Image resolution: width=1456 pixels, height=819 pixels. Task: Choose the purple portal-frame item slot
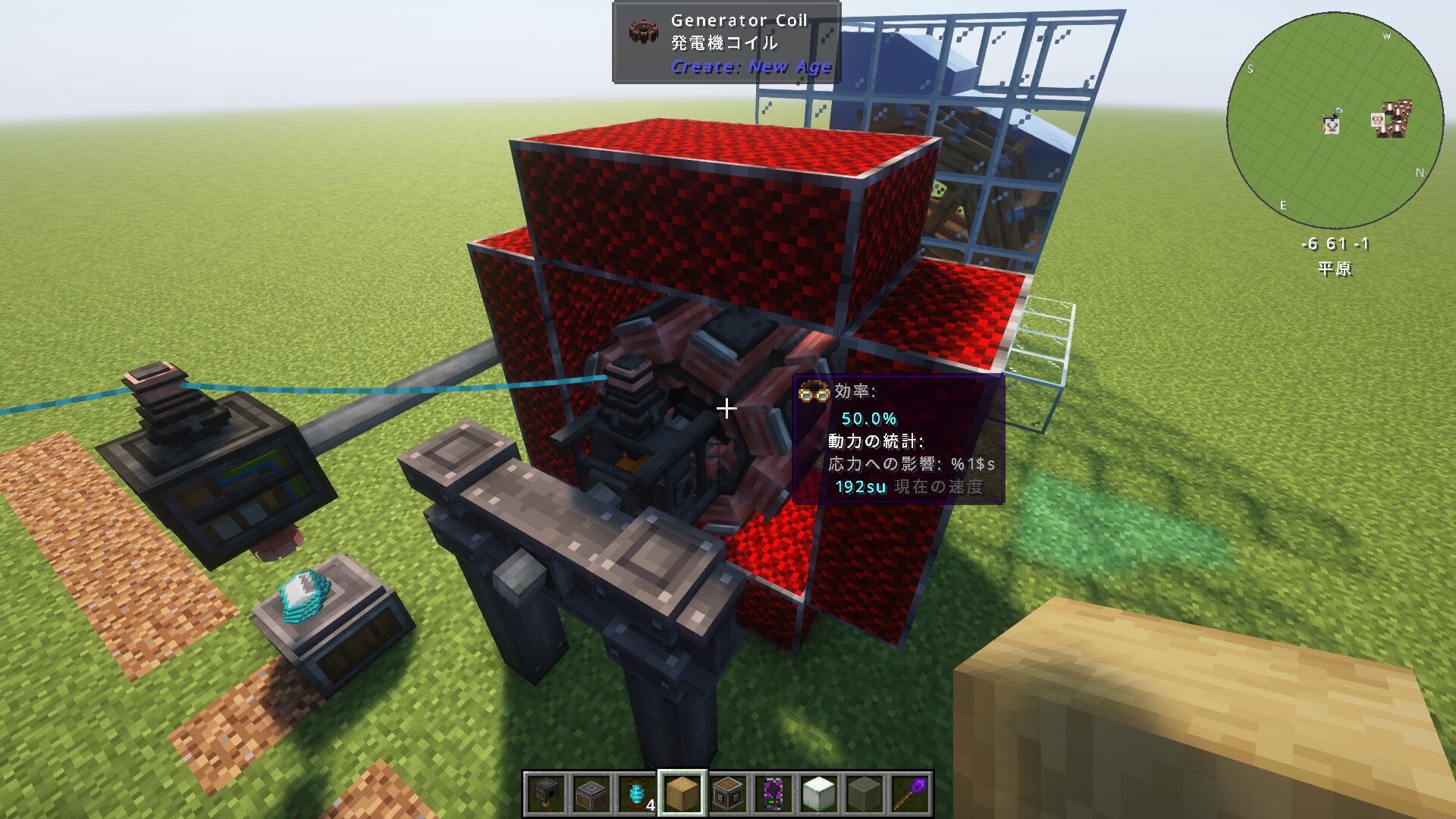tap(773, 794)
